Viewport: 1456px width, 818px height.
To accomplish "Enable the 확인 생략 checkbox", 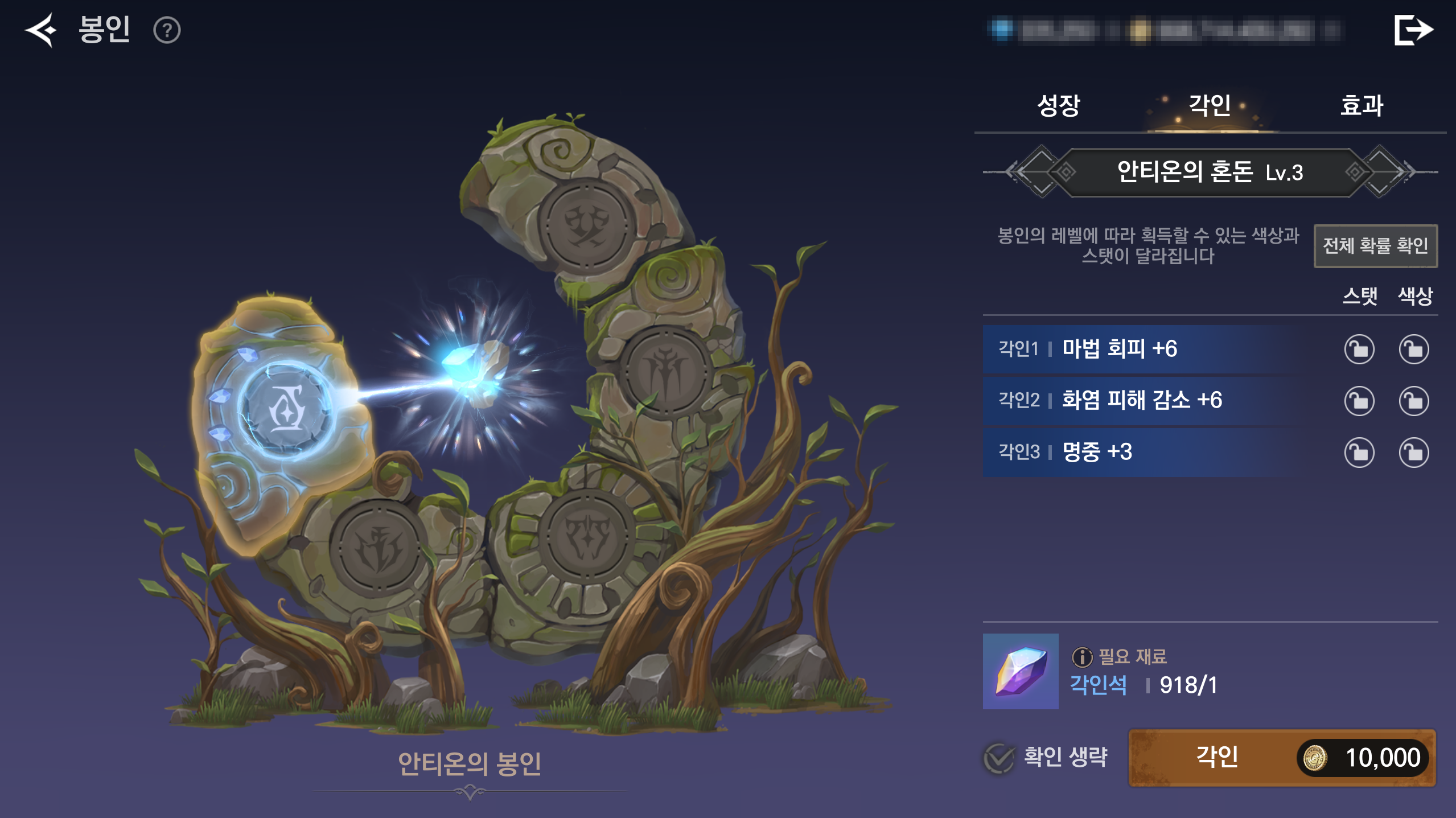I will pyautogui.click(x=999, y=758).
